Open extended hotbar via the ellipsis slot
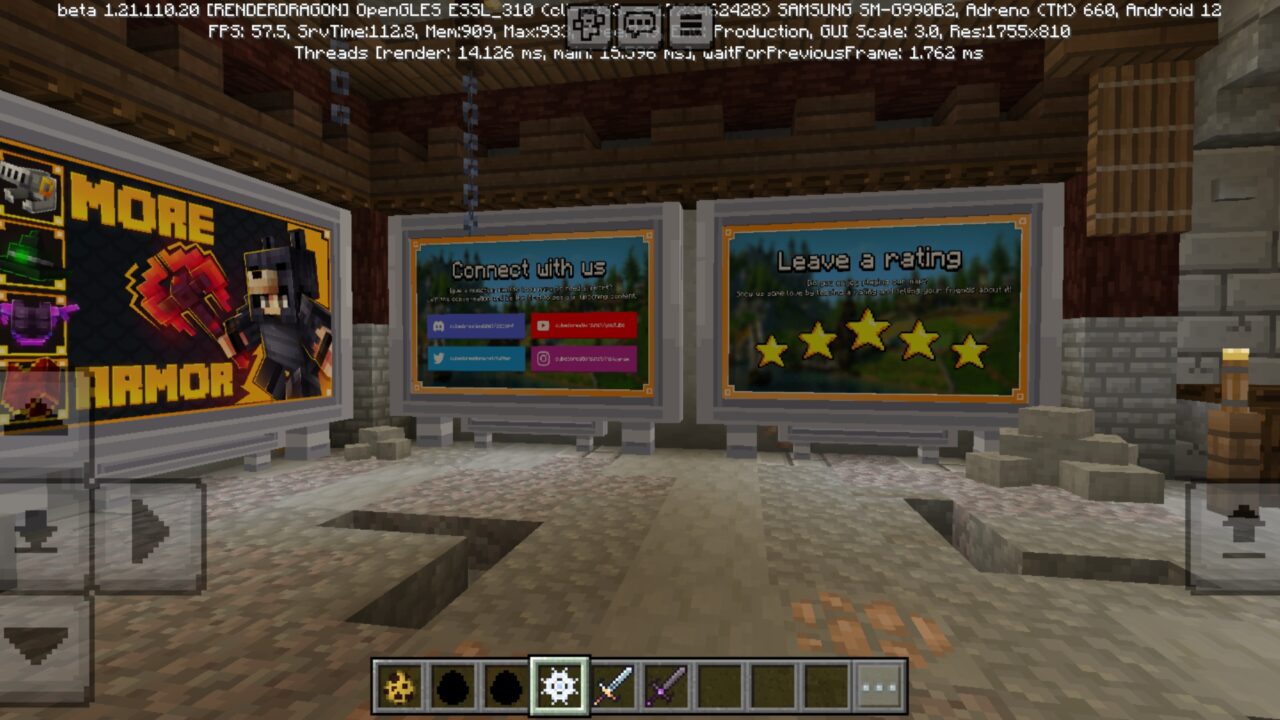Image resolution: width=1280 pixels, height=720 pixels. tap(878, 685)
